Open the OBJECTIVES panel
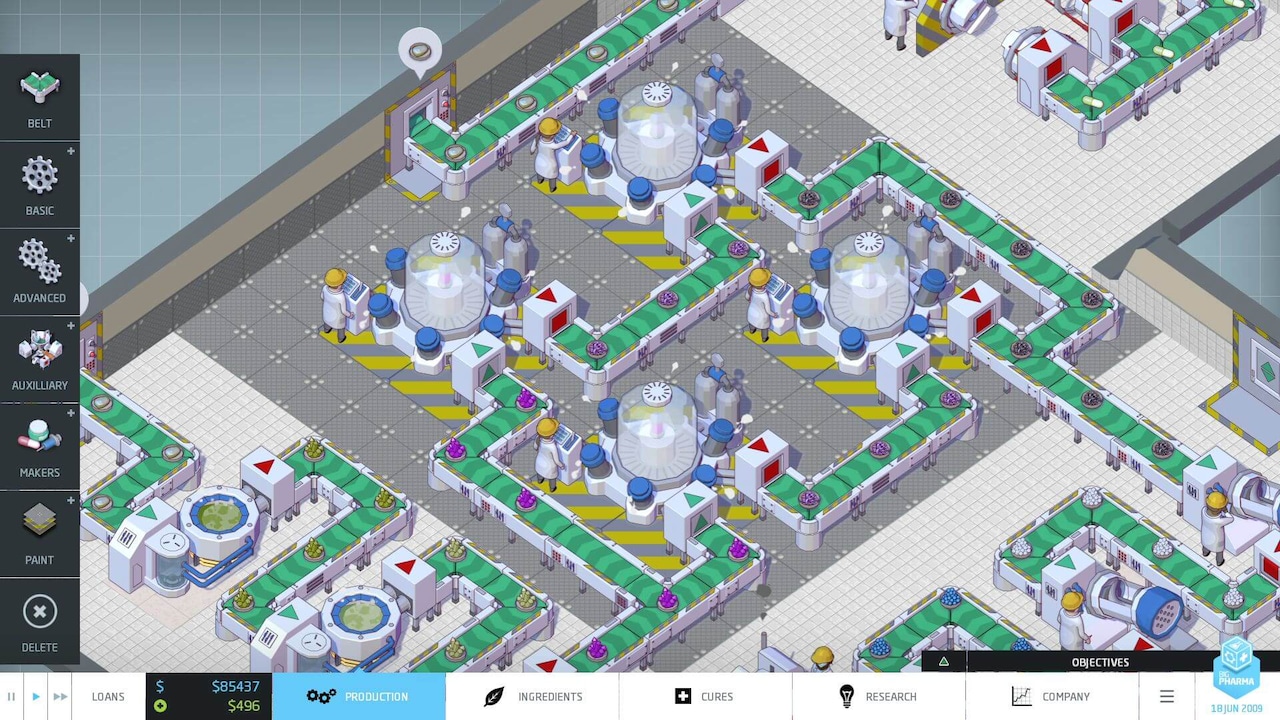The width and height of the screenshot is (1280, 720). 1100,662
